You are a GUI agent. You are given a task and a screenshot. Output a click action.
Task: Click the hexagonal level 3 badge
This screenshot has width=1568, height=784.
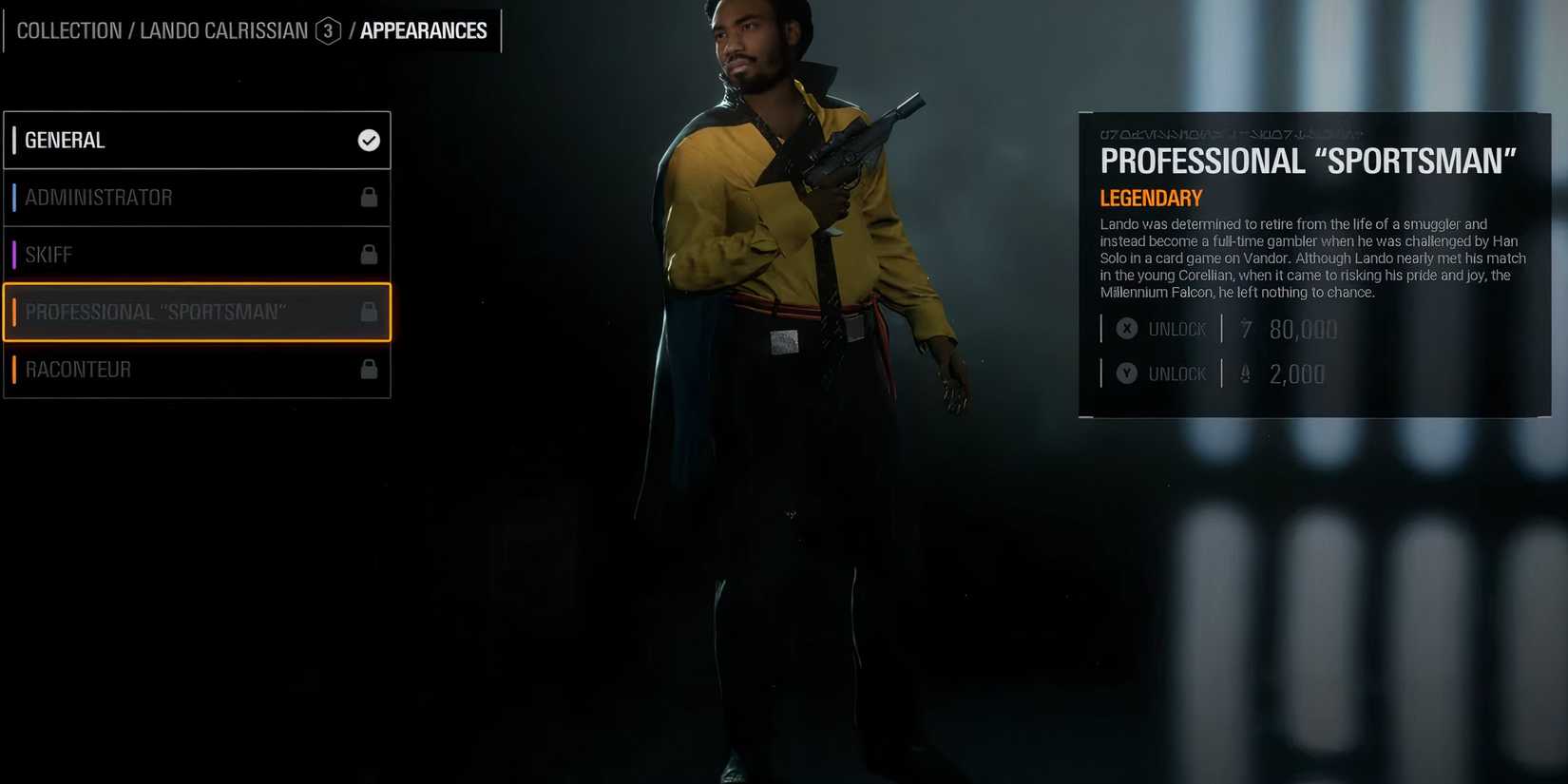(x=328, y=30)
